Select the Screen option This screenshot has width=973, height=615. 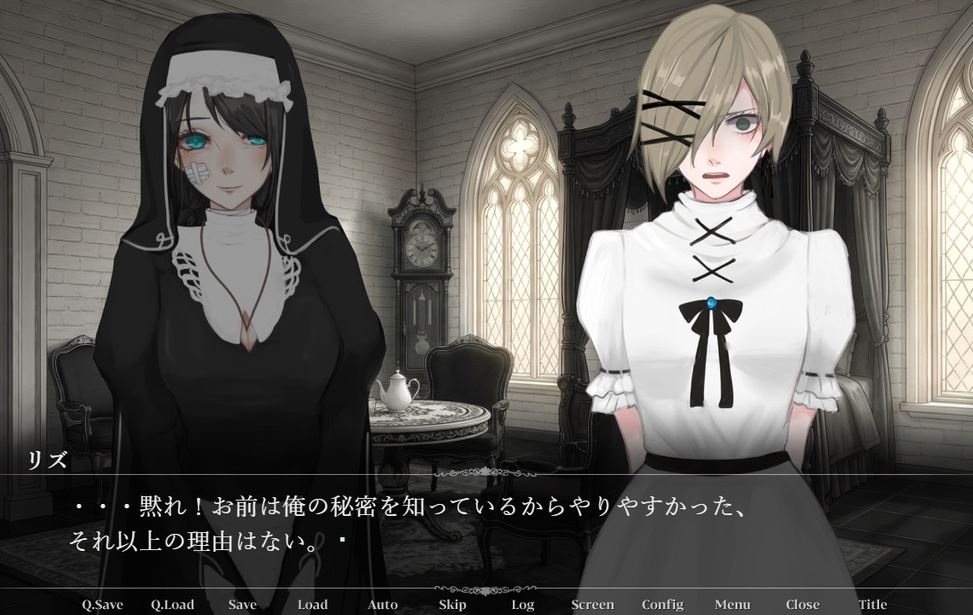point(592,604)
